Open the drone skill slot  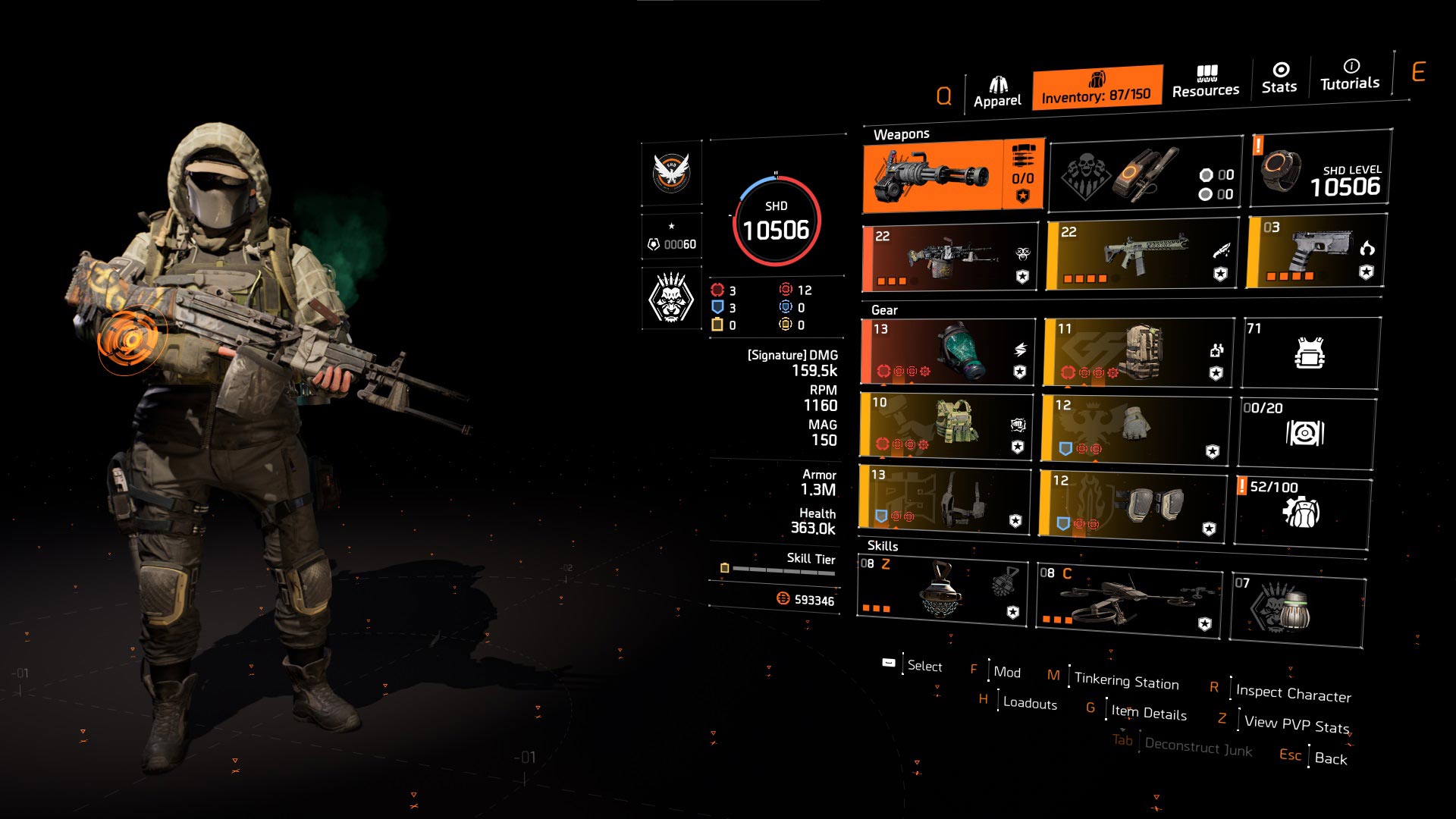coord(1128,602)
